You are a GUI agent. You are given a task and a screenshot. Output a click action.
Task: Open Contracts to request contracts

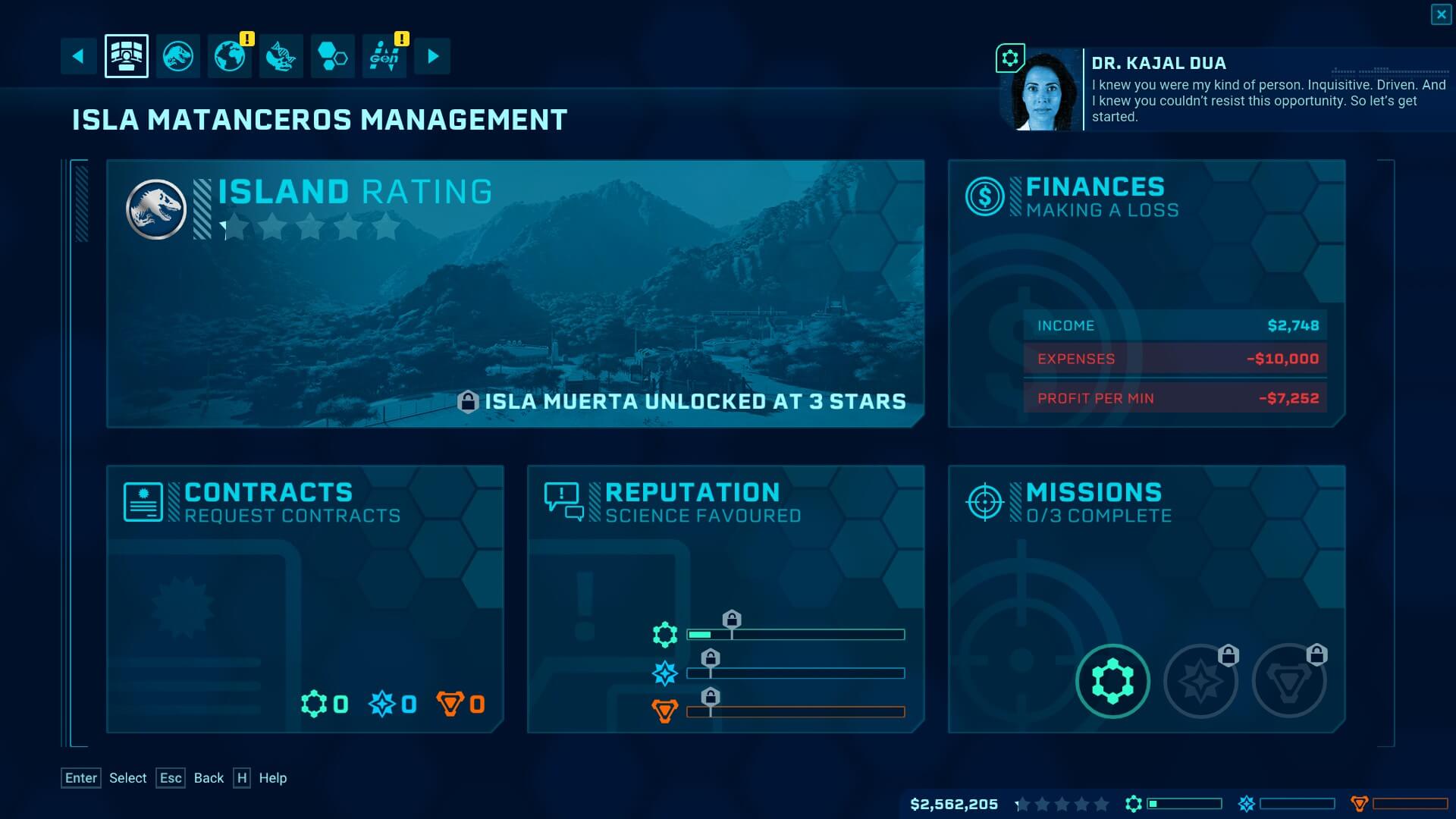(x=305, y=599)
